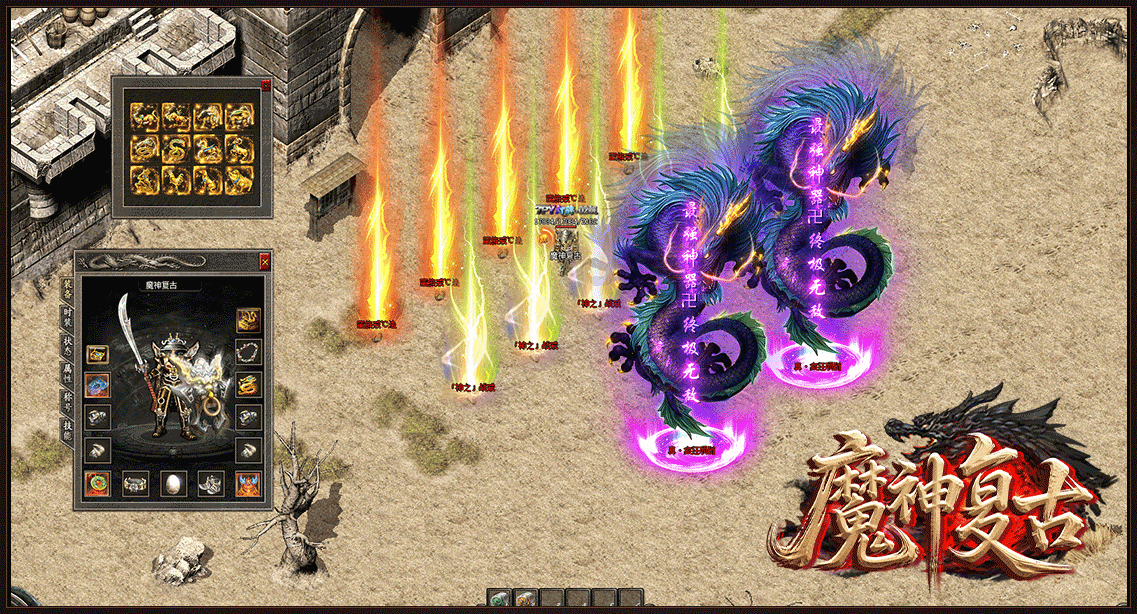Screen dimensions: 1137x614
Task: Select the golden dragon zodiac icon
Action: click(x=145, y=150)
